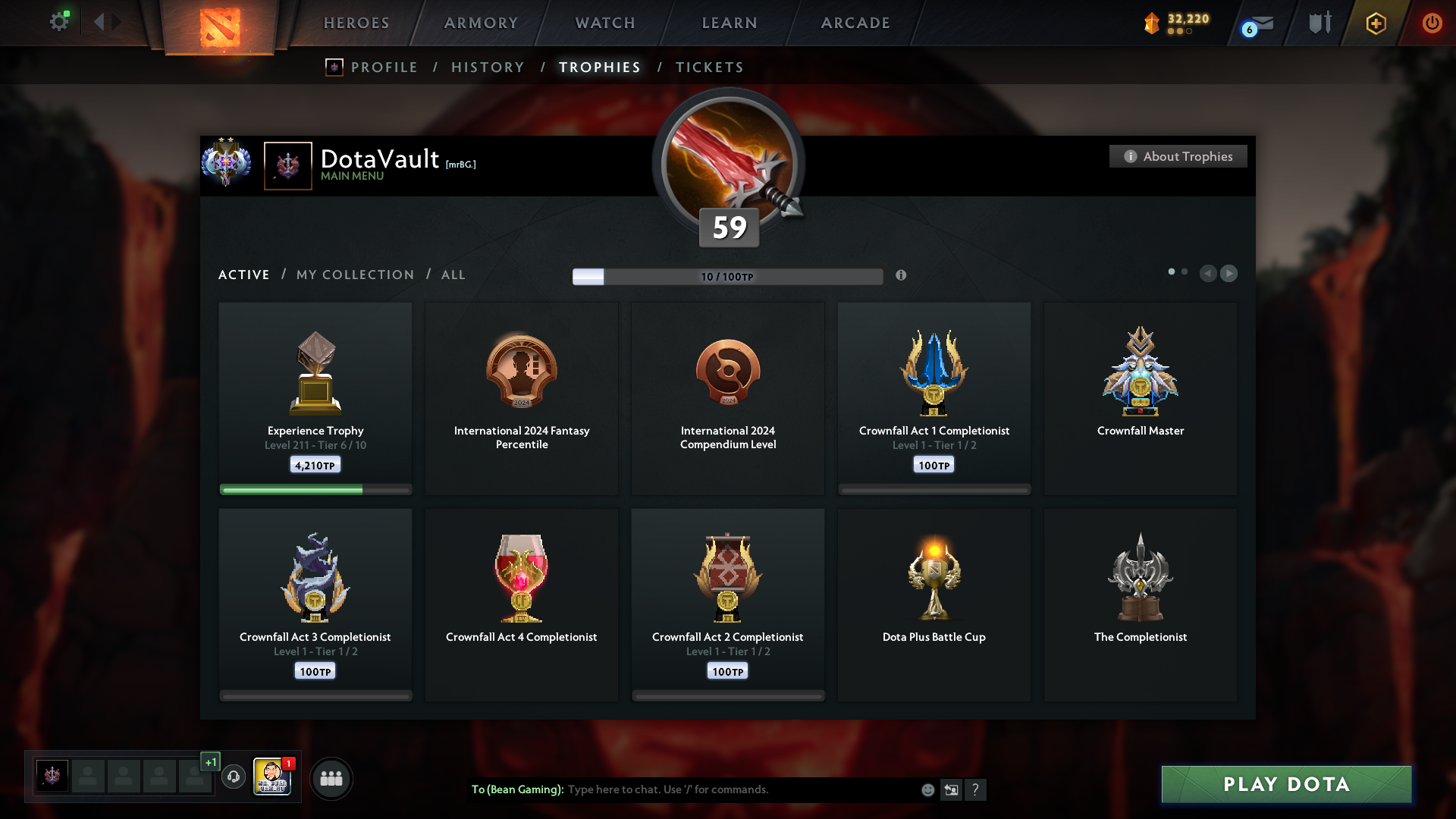Select the Learn menu entry

point(730,23)
